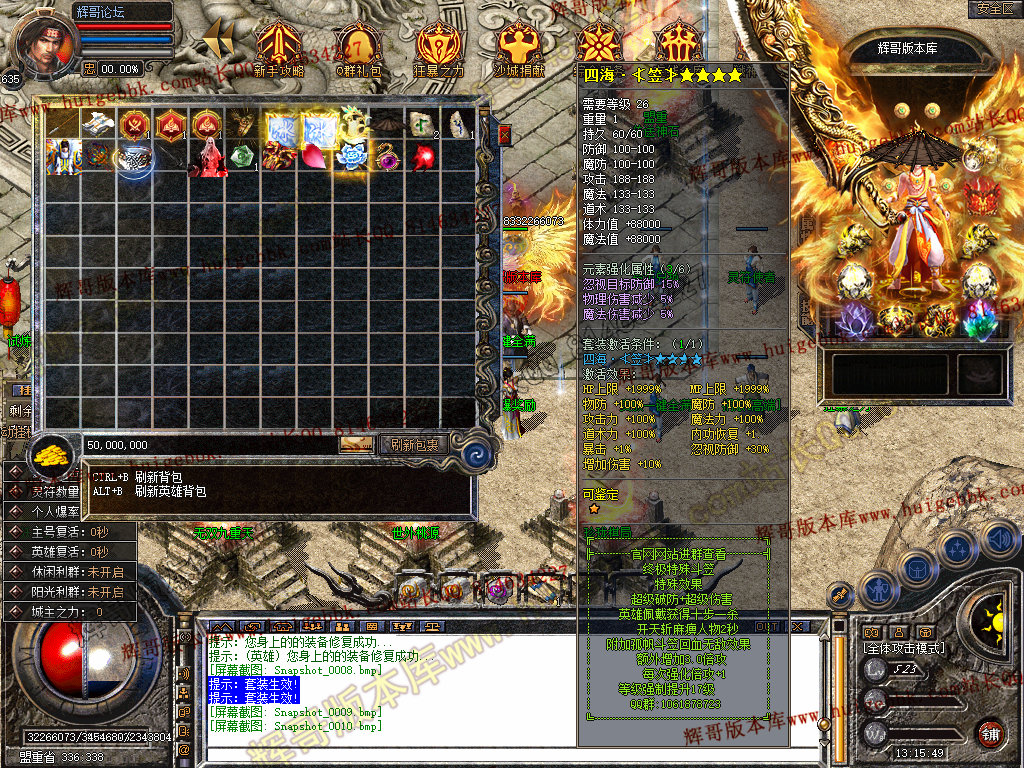Viewport: 1024px width, 768px height.
Task: Activate the 狂暴之力 berserk power icon
Action: coord(438,49)
